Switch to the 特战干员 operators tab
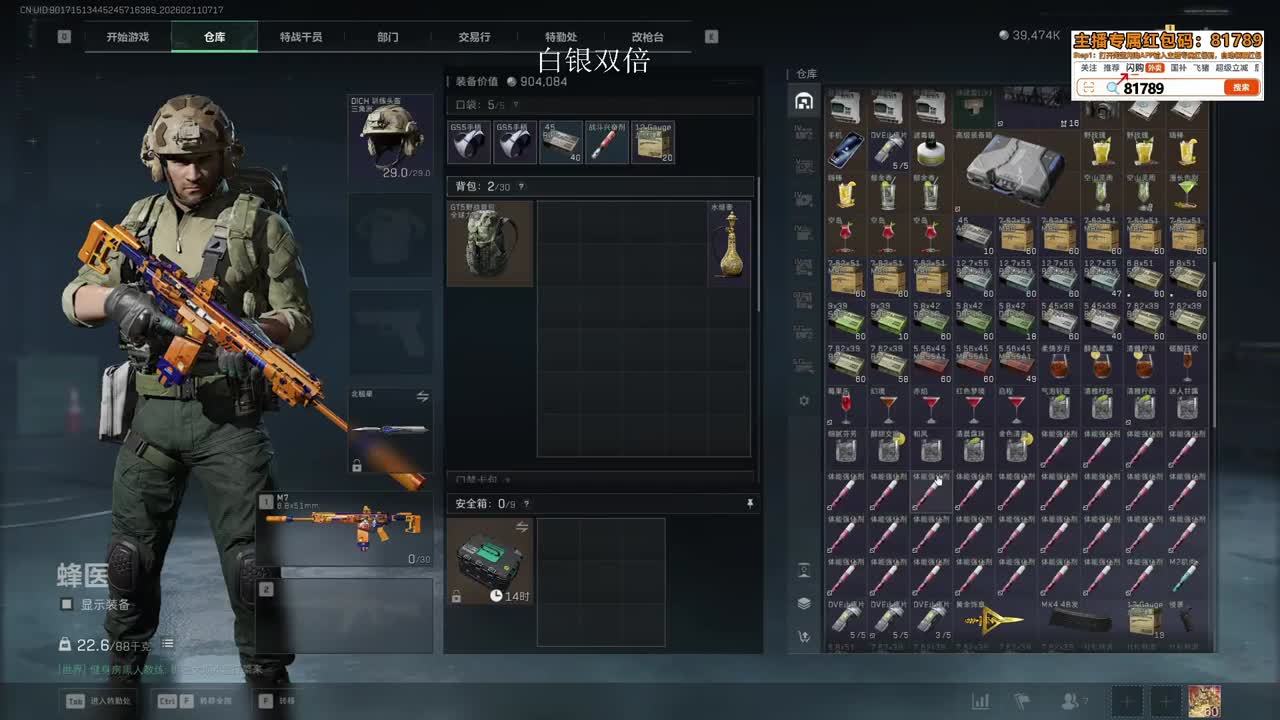 pos(301,37)
